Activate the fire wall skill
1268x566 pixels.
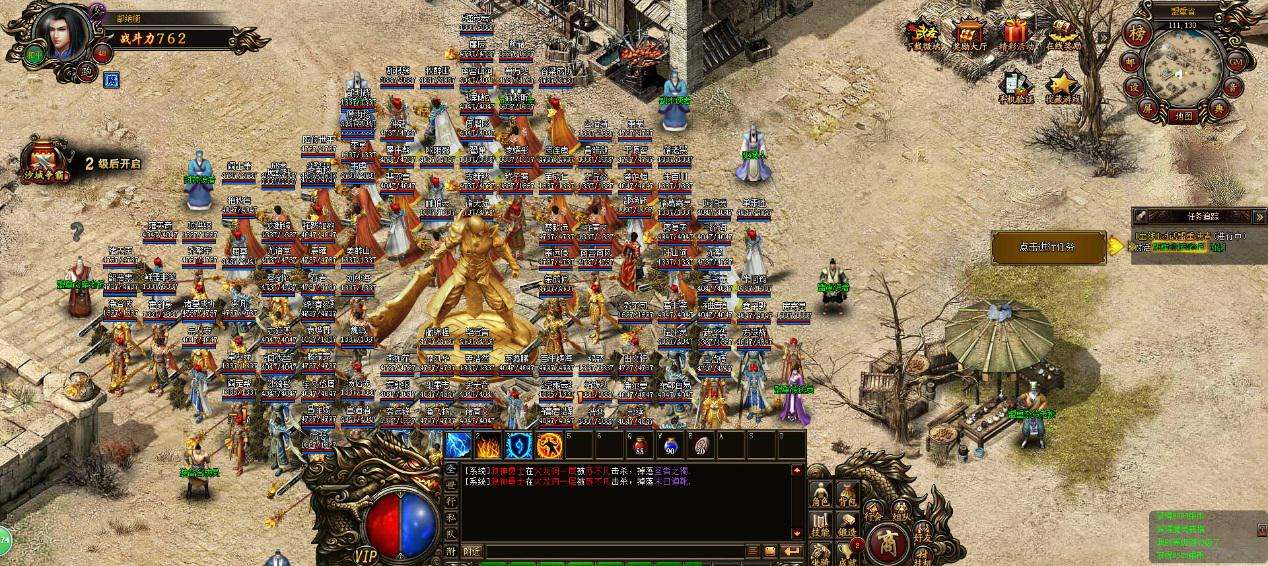pos(488,446)
